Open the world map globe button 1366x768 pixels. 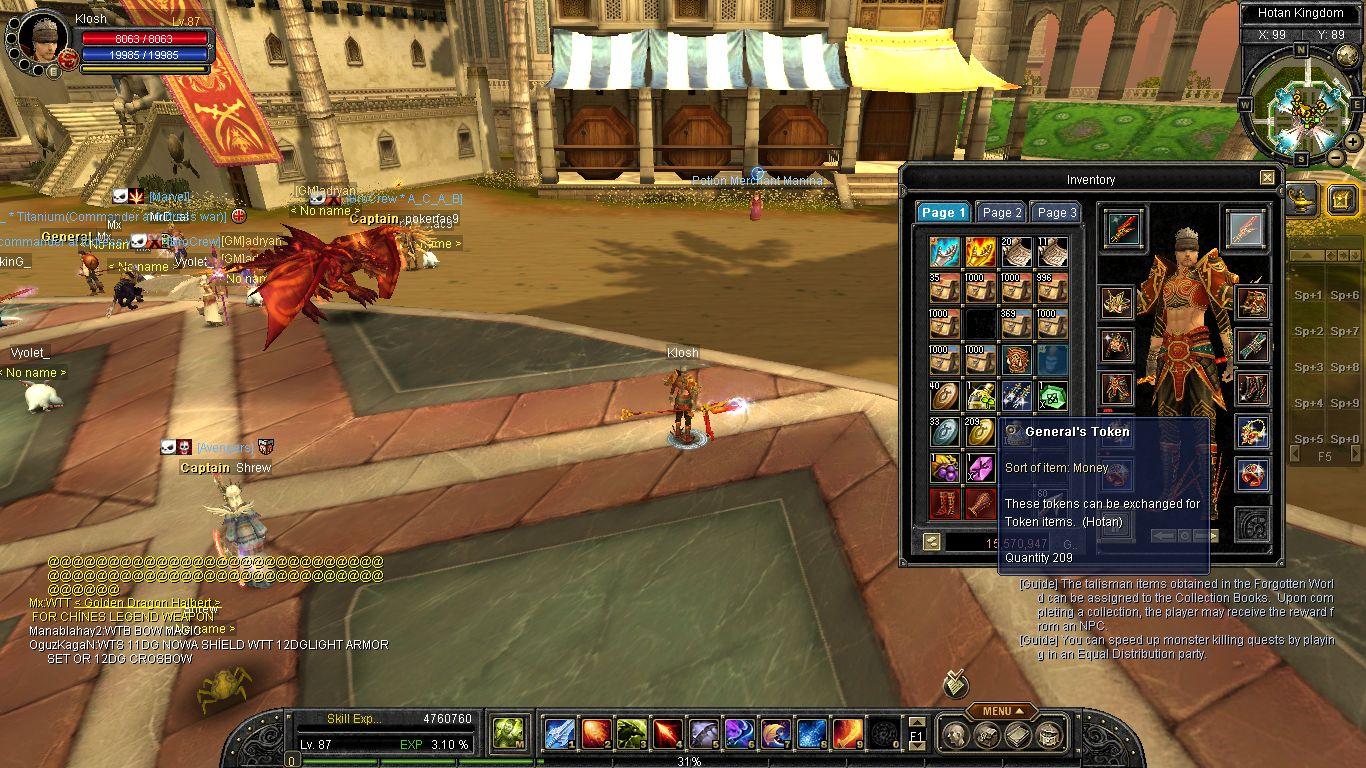1348,56
